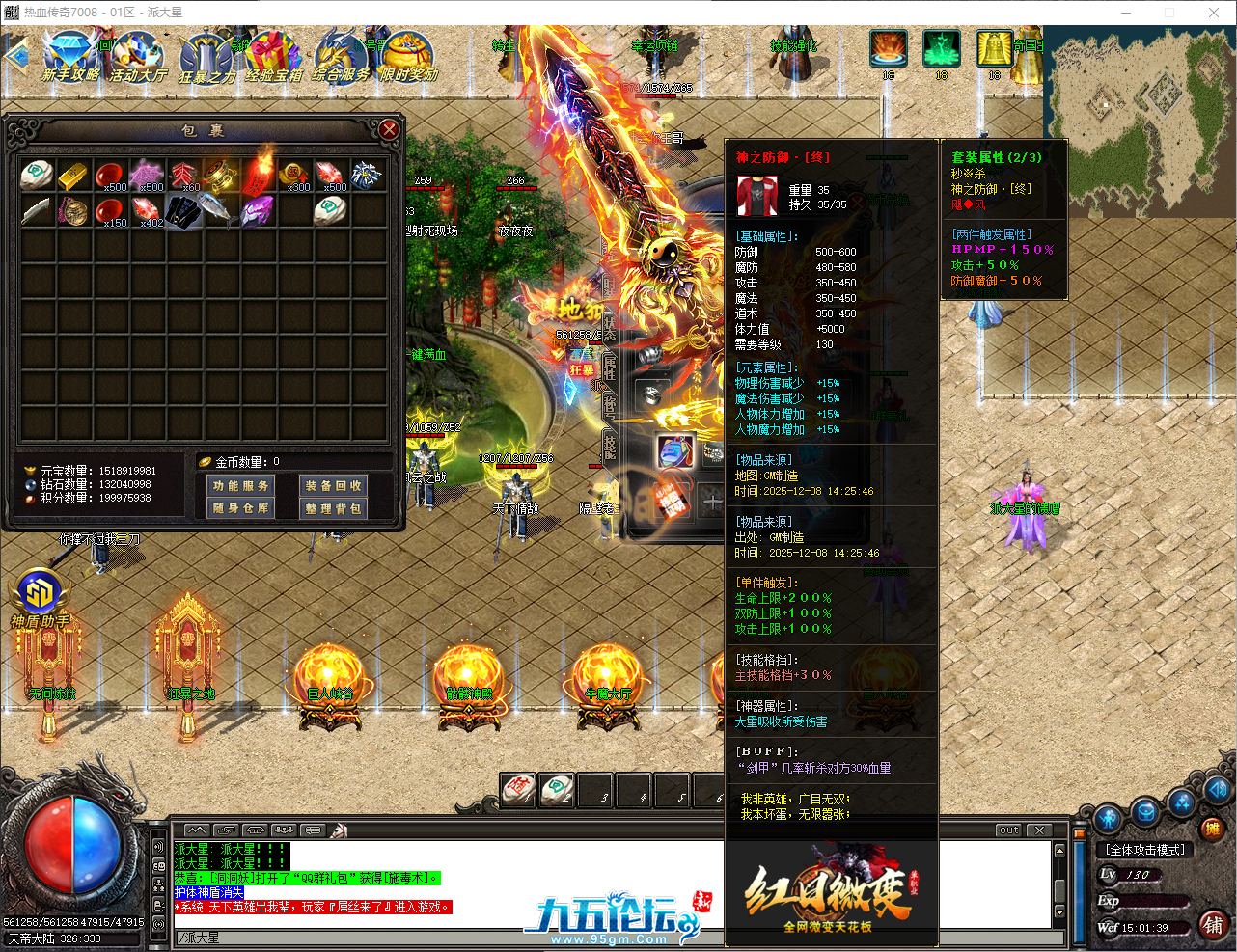This screenshot has height=952, width=1237.
Task: Collapse the chat panel with the up arrow
Action: [197, 829]
